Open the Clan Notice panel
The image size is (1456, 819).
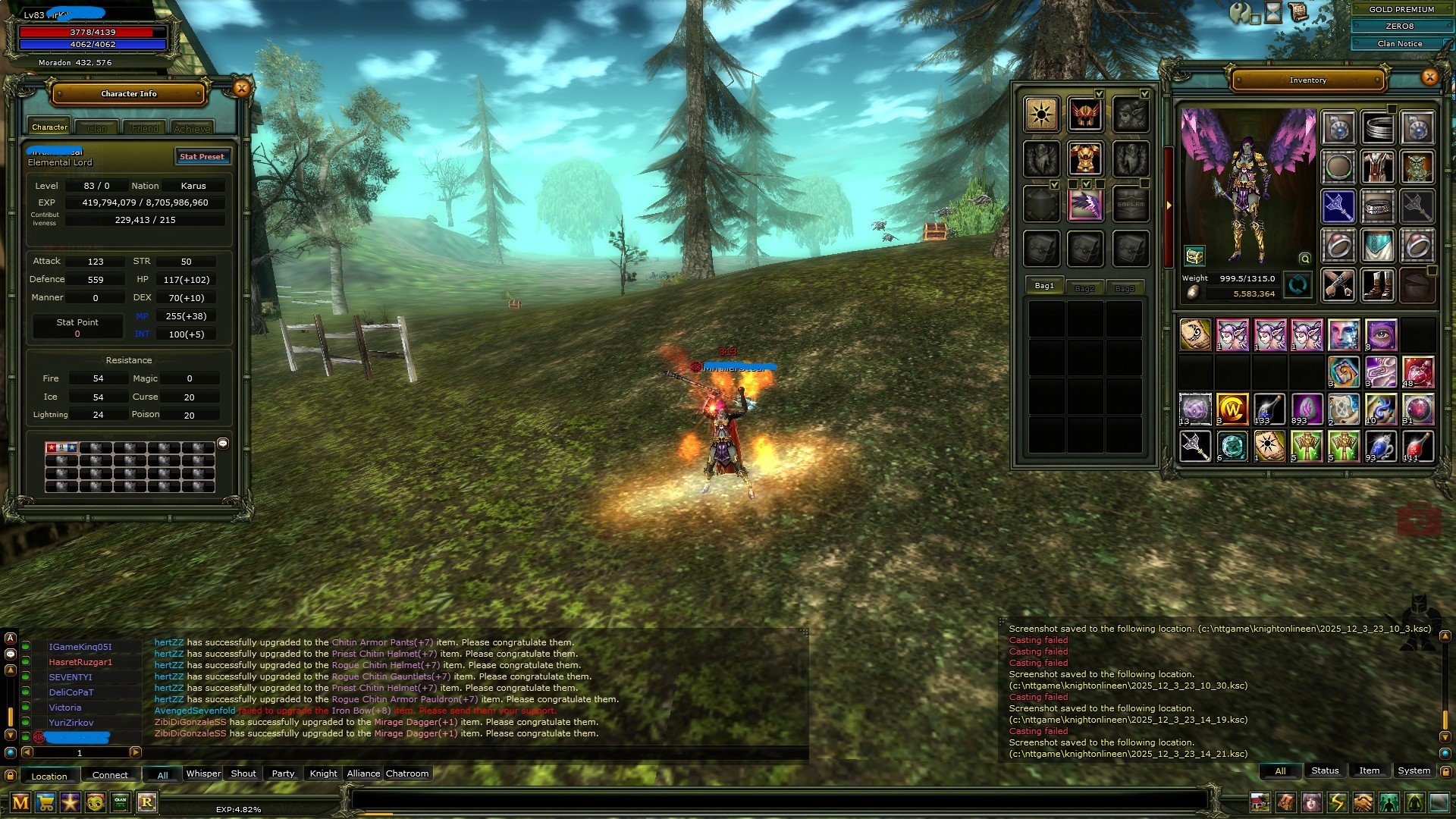click(x=1399, y=43)
